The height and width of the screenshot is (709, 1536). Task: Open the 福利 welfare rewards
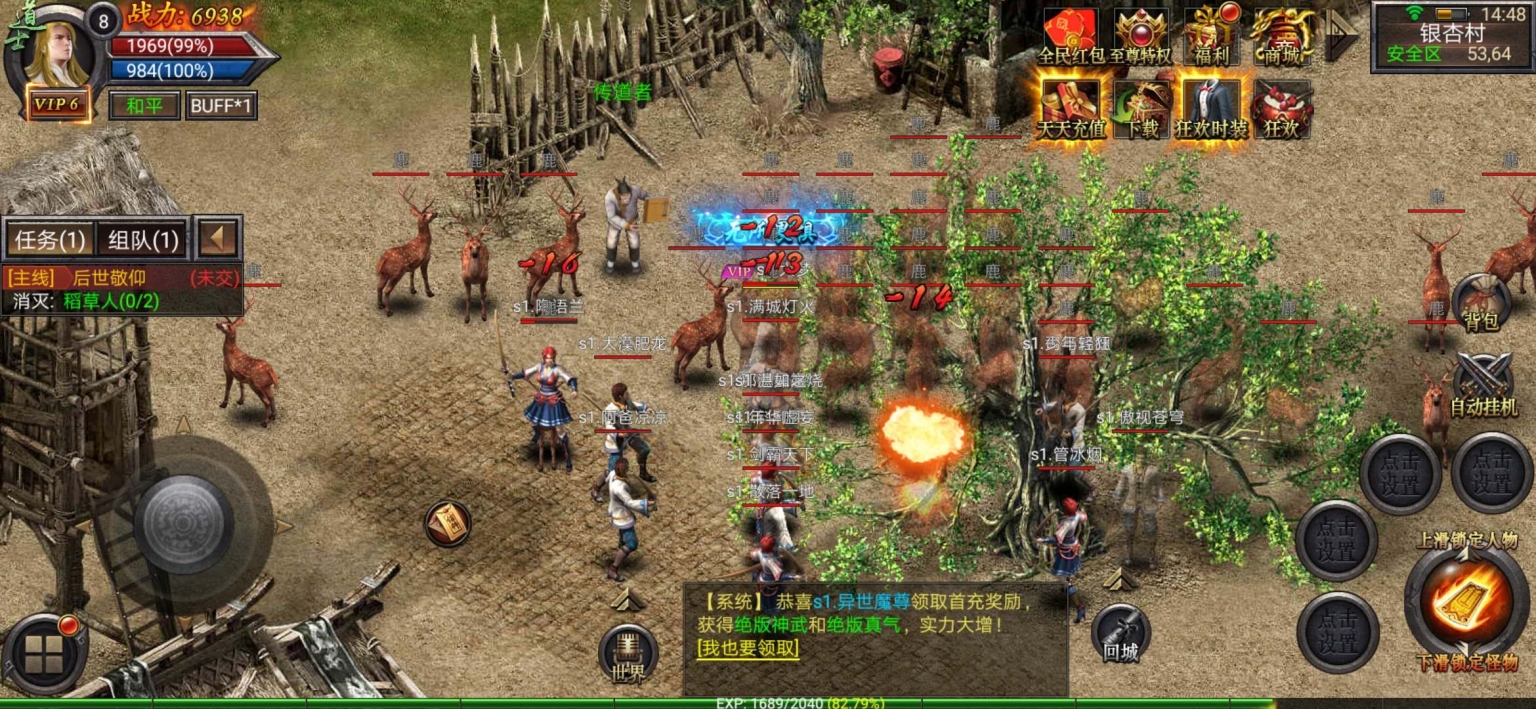click(1211, 35)
